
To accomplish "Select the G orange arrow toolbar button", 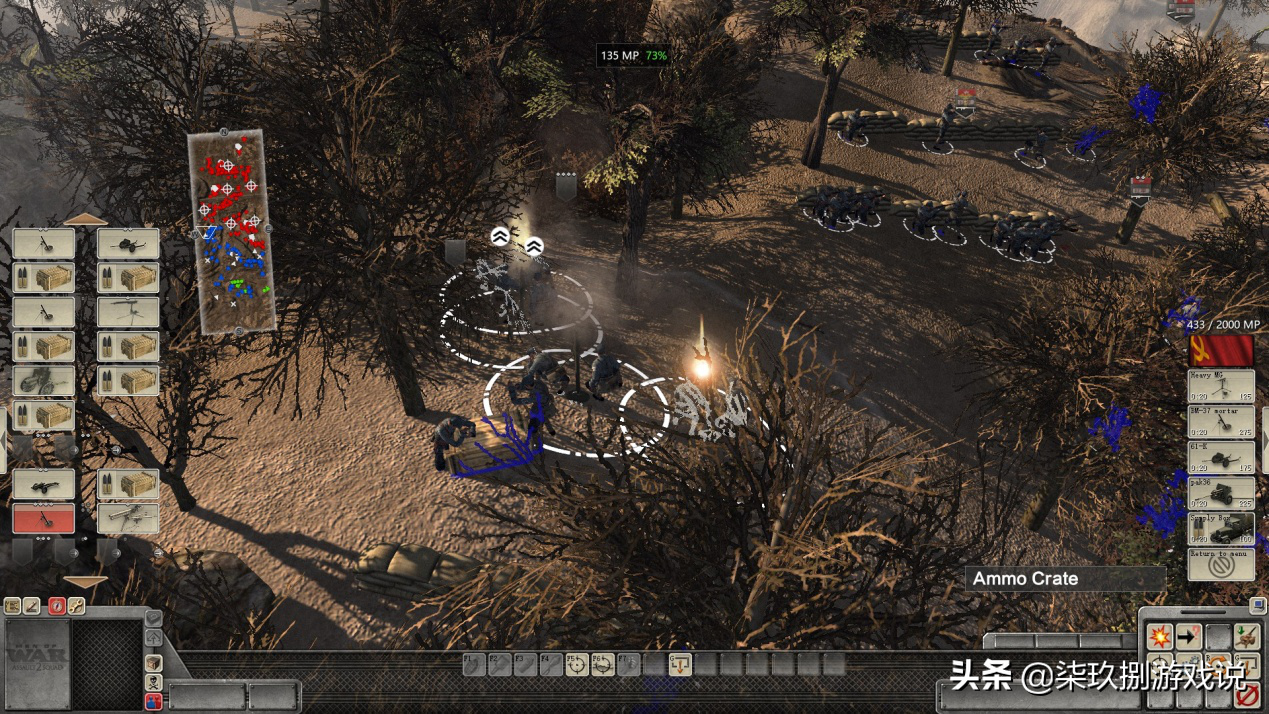I will [680, 664].
